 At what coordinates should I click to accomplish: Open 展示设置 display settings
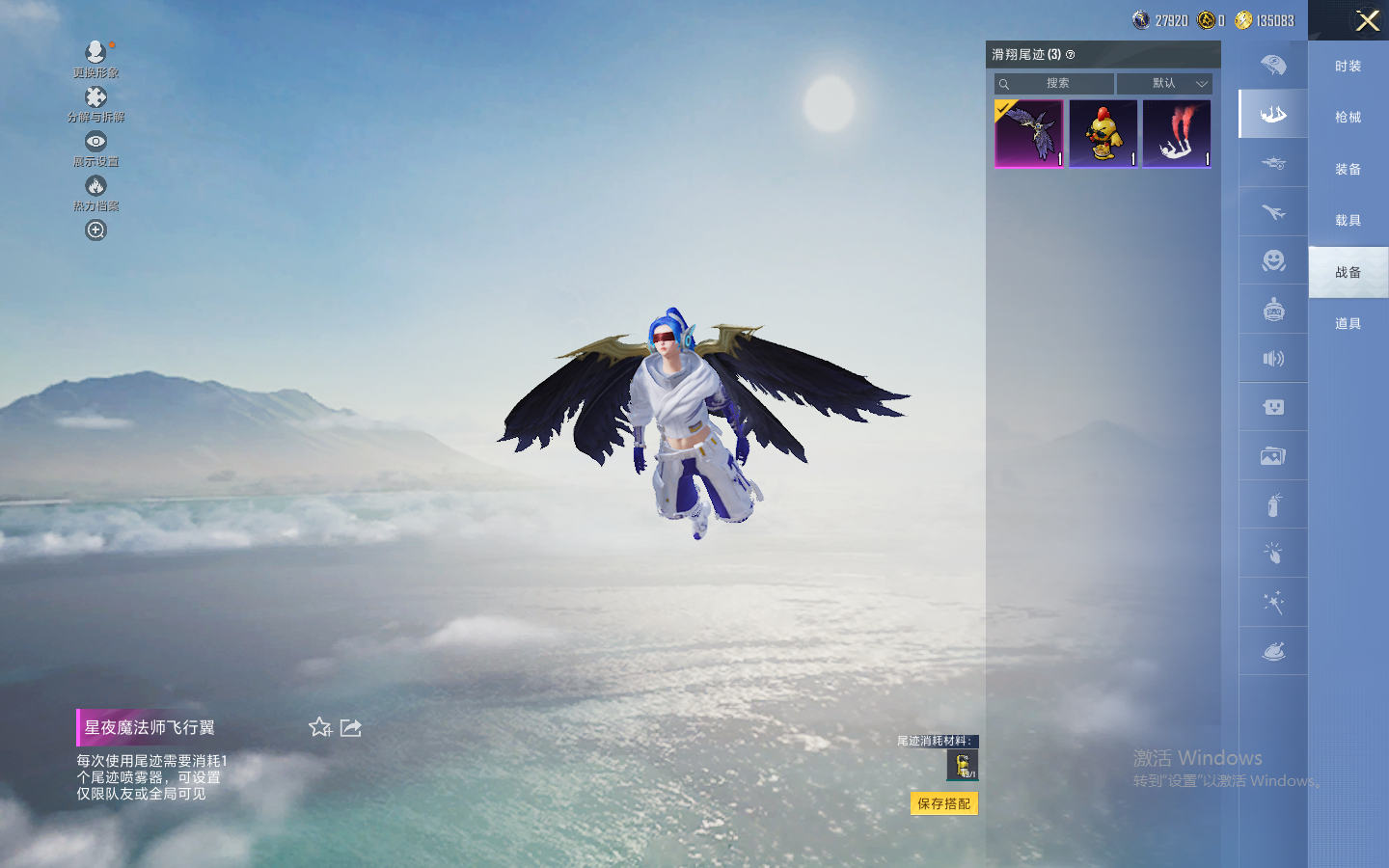95,147
